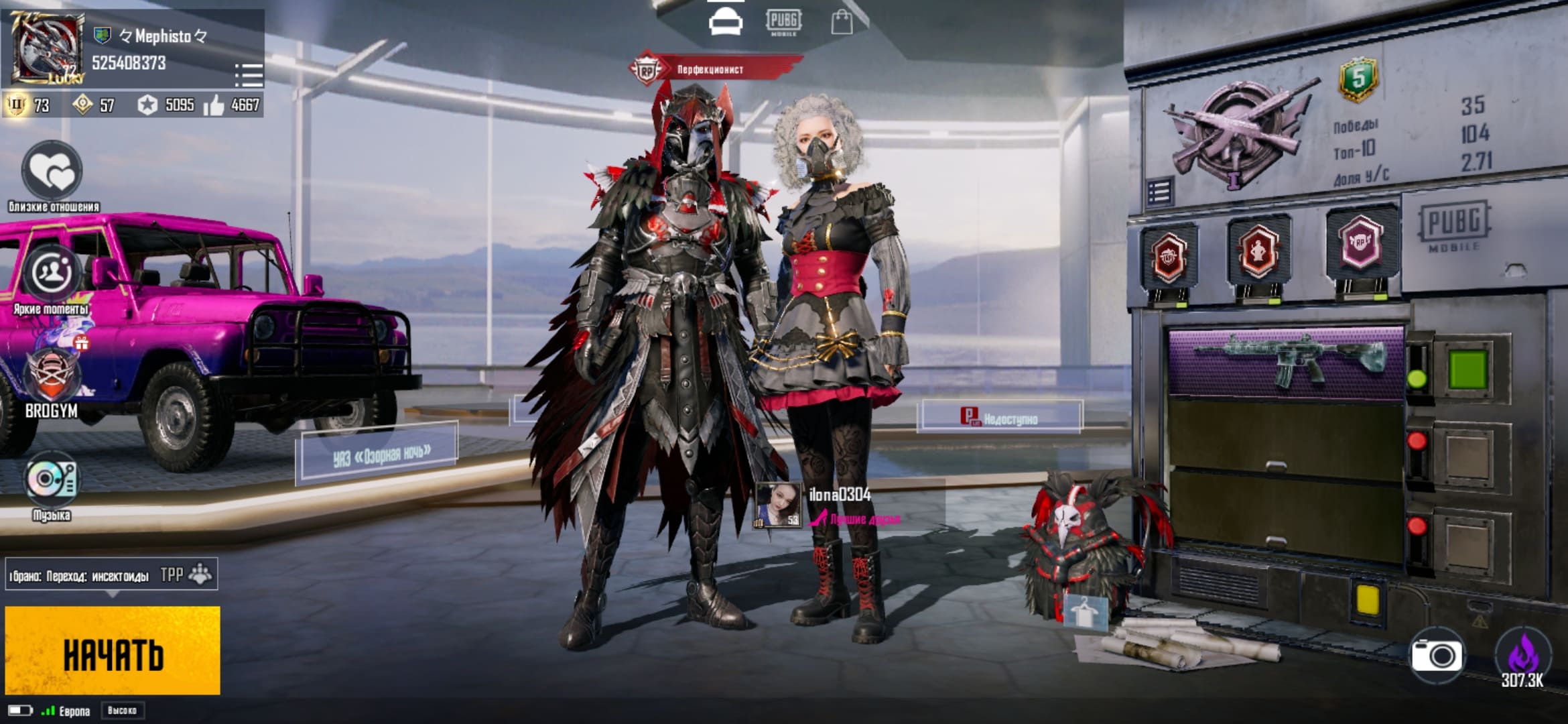Select the assault rifle weapon showcase slot
1568x724 pixels.
coord(1285,363)
